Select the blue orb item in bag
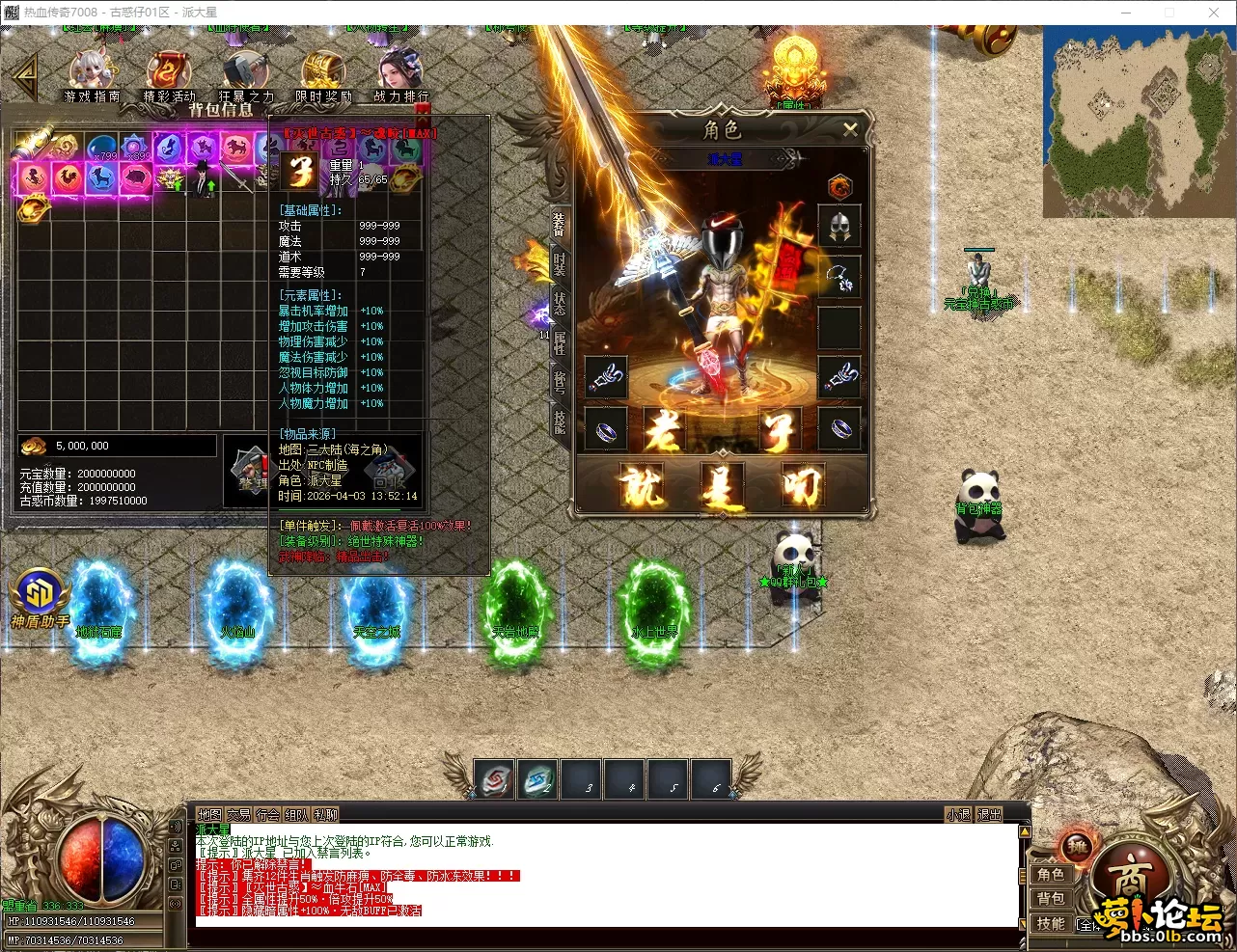Viewport: 1237px width, 952px height. [x=102, y=149]
